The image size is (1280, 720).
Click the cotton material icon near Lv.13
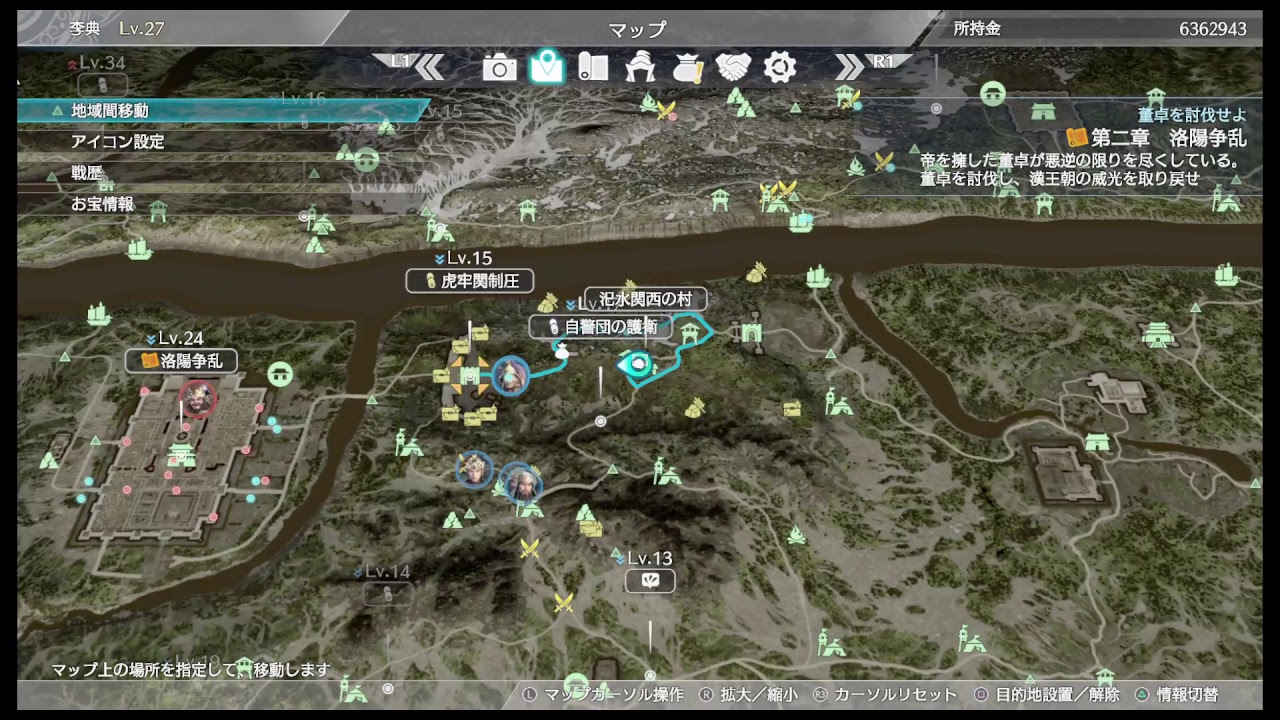pyautogui.click(x=650, y=580)
